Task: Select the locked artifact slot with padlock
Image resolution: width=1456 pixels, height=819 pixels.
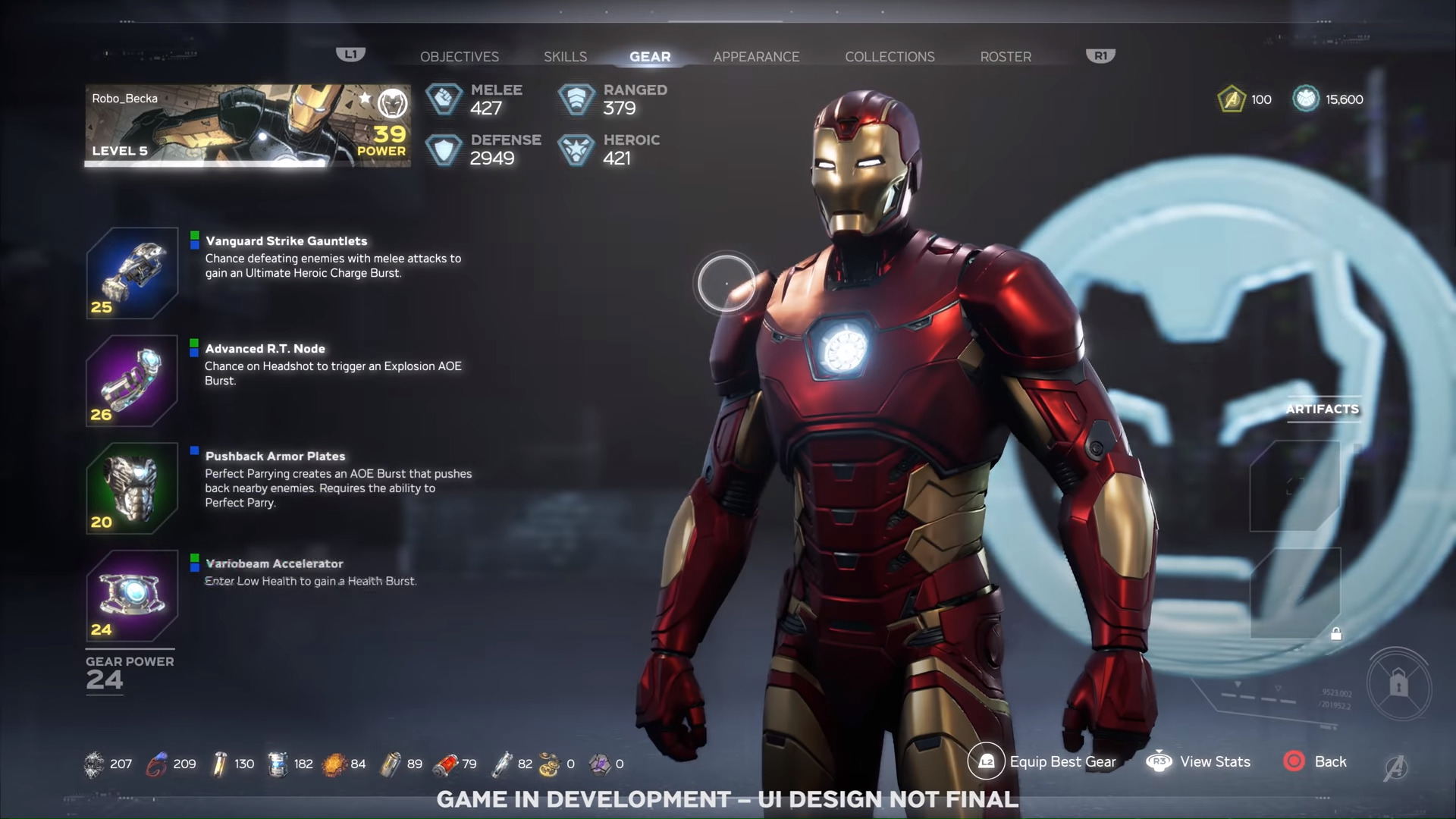Action: point(1295,594)
